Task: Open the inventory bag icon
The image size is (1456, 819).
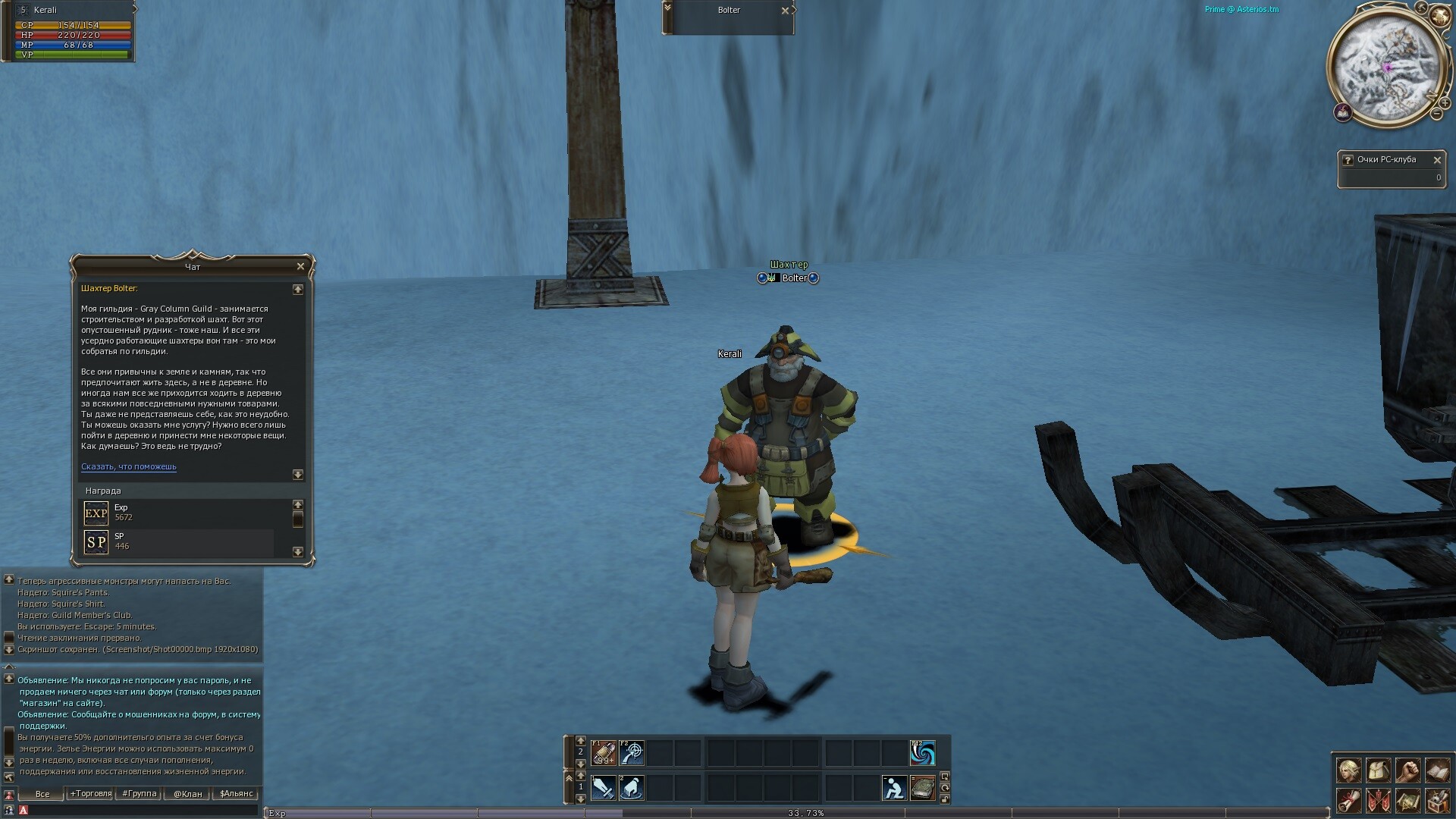Action: tap(1378, 770)
